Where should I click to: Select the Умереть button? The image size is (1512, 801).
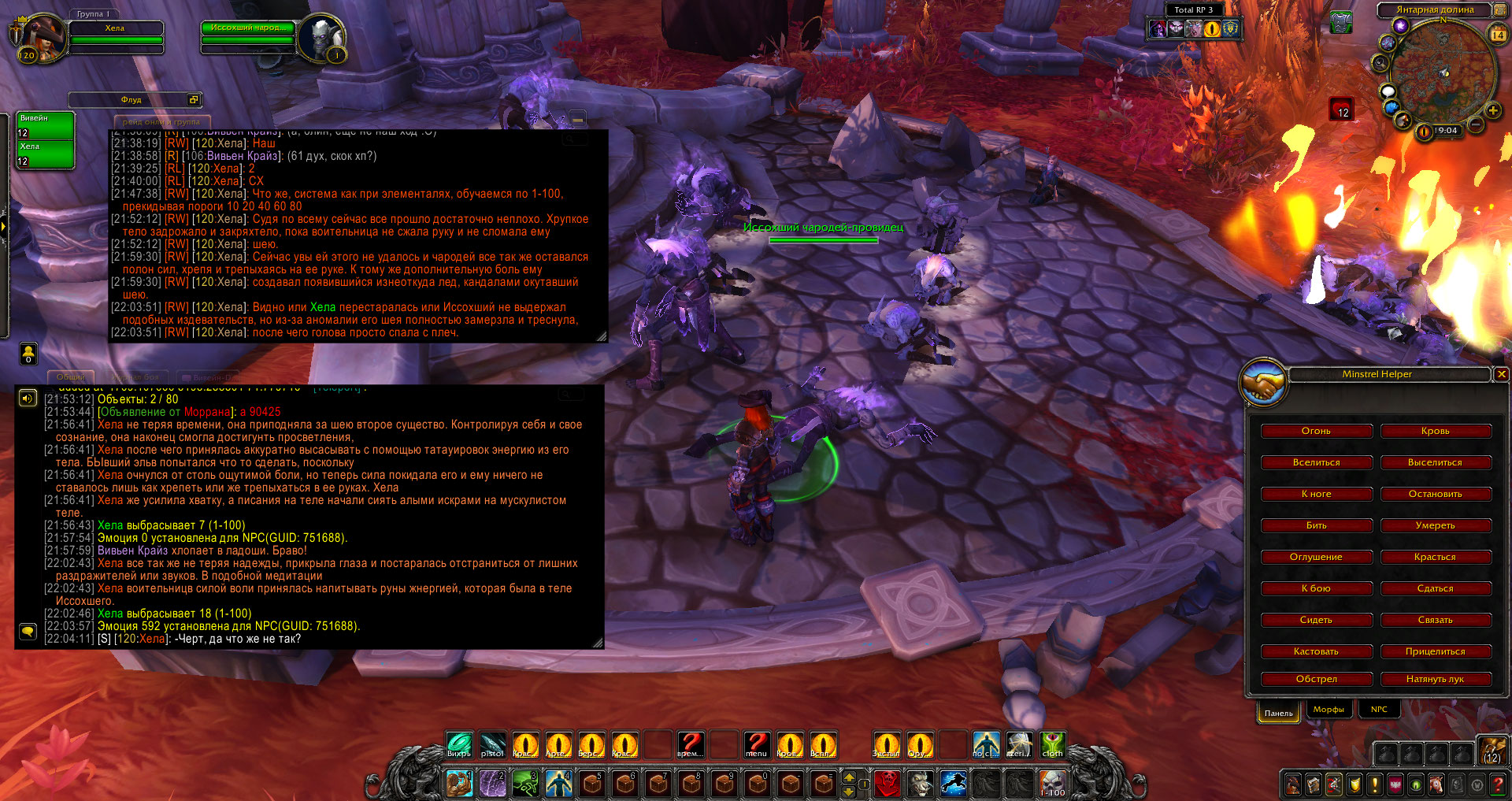point(1436,525)
